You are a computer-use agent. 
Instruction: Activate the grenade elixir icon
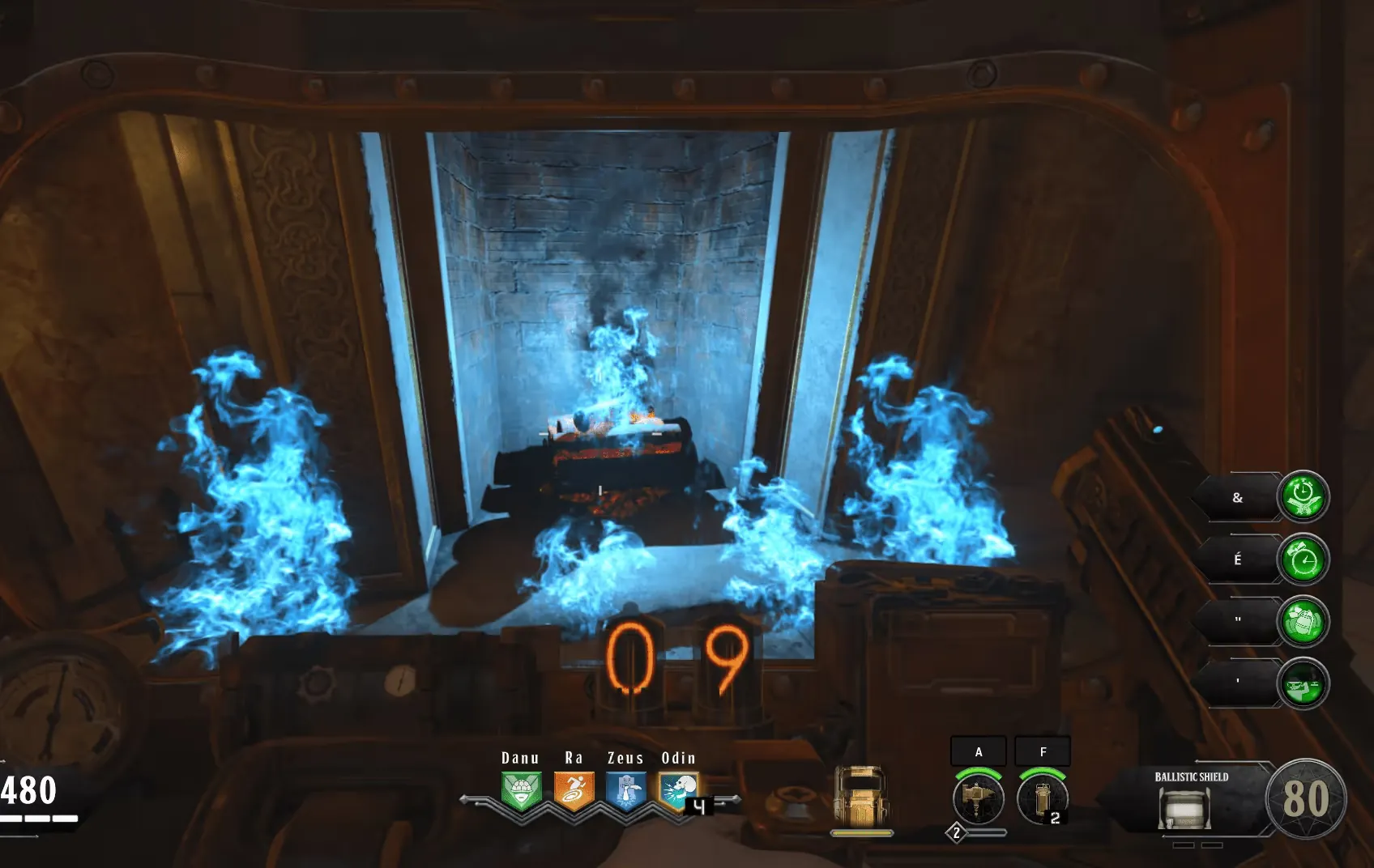(x=1303, y=621)
